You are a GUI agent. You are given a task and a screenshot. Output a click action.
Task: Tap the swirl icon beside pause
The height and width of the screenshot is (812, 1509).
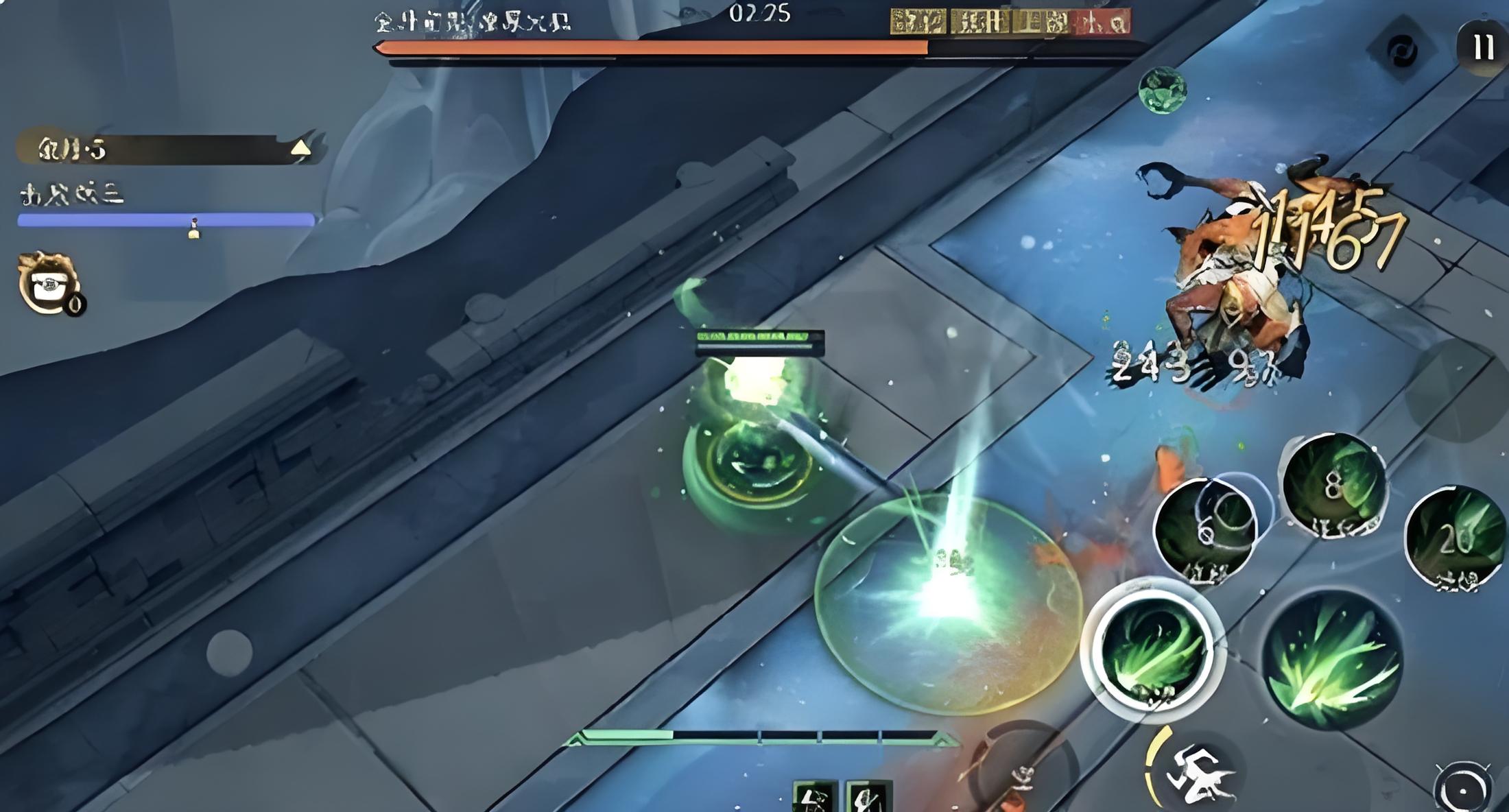[1401, 51]
